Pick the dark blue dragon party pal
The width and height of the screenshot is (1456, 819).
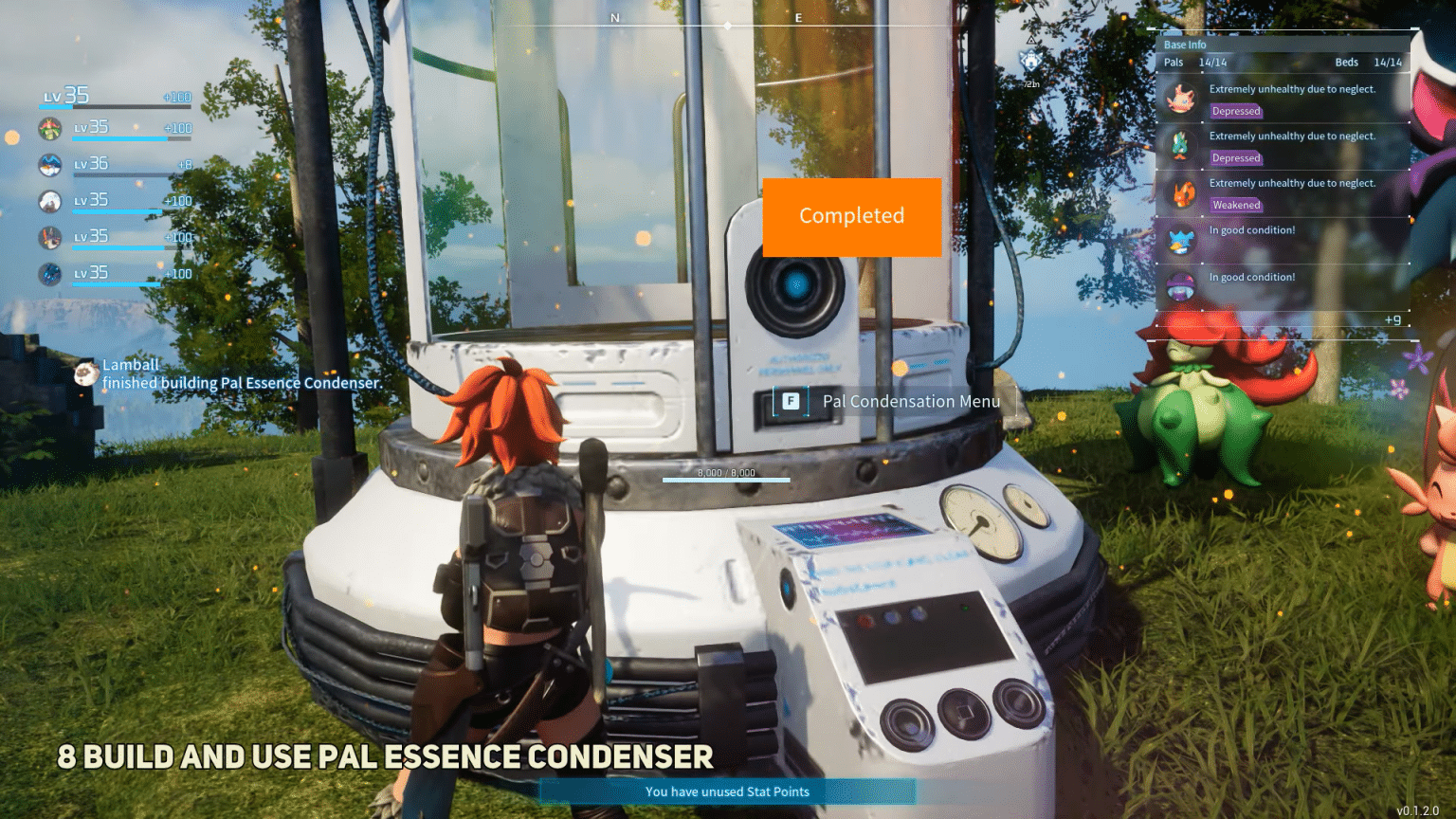[x=50, y=274]
